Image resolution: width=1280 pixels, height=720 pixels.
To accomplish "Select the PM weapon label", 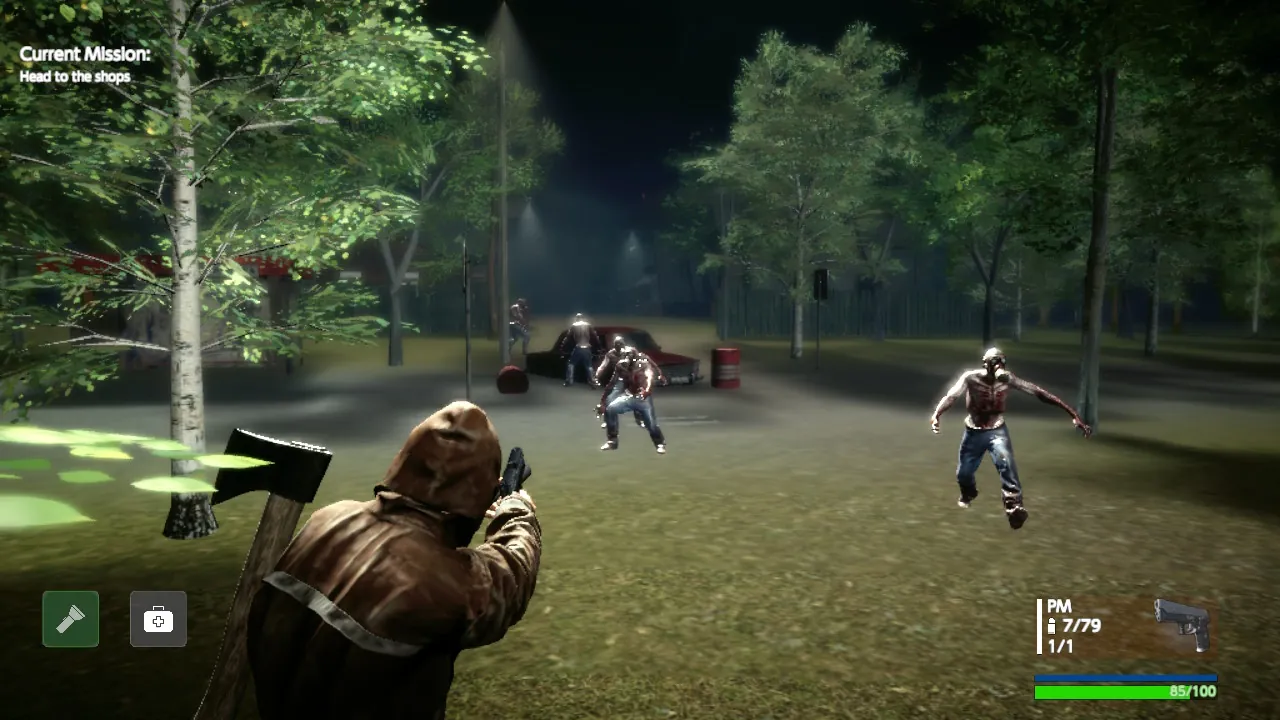I will [1058, 606].
